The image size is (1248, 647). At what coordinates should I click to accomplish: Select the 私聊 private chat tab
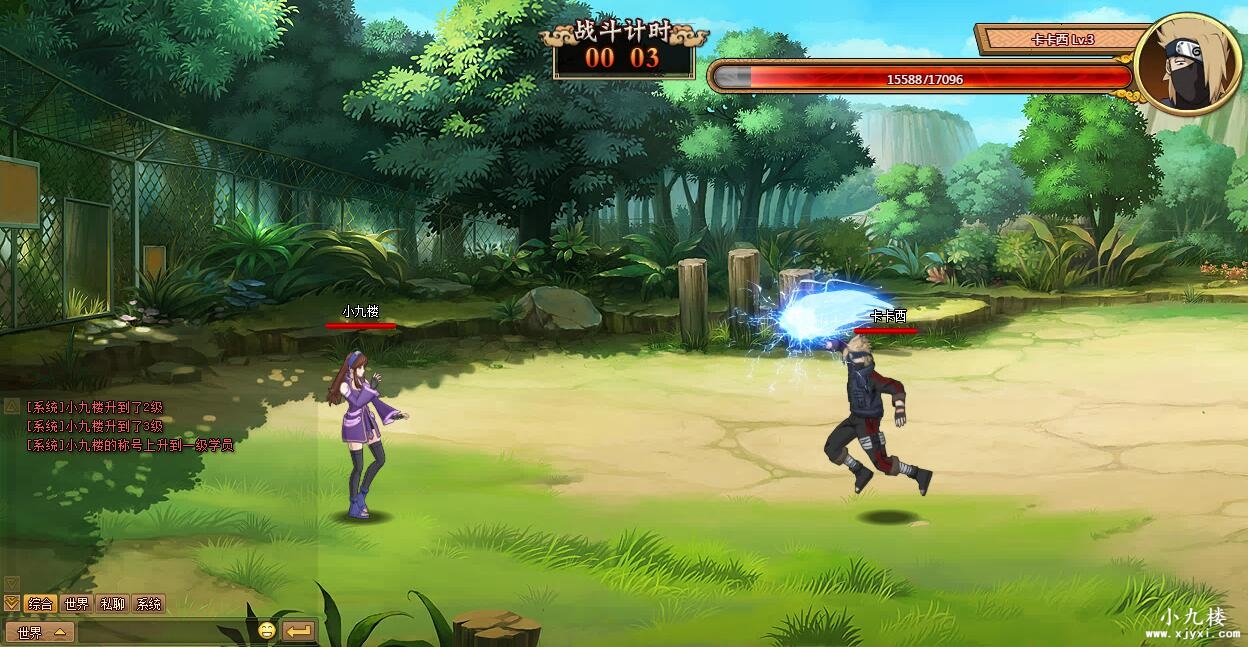pos(112,604)
